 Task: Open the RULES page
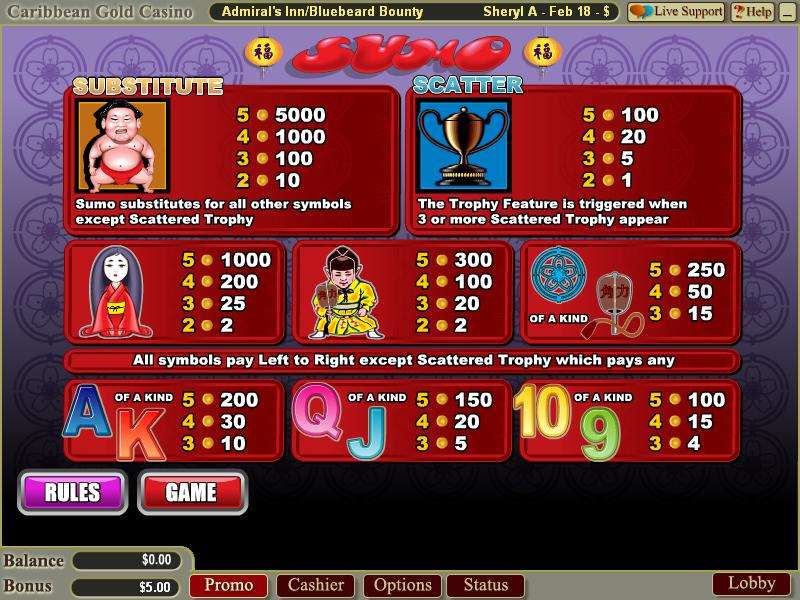[72, 491]
